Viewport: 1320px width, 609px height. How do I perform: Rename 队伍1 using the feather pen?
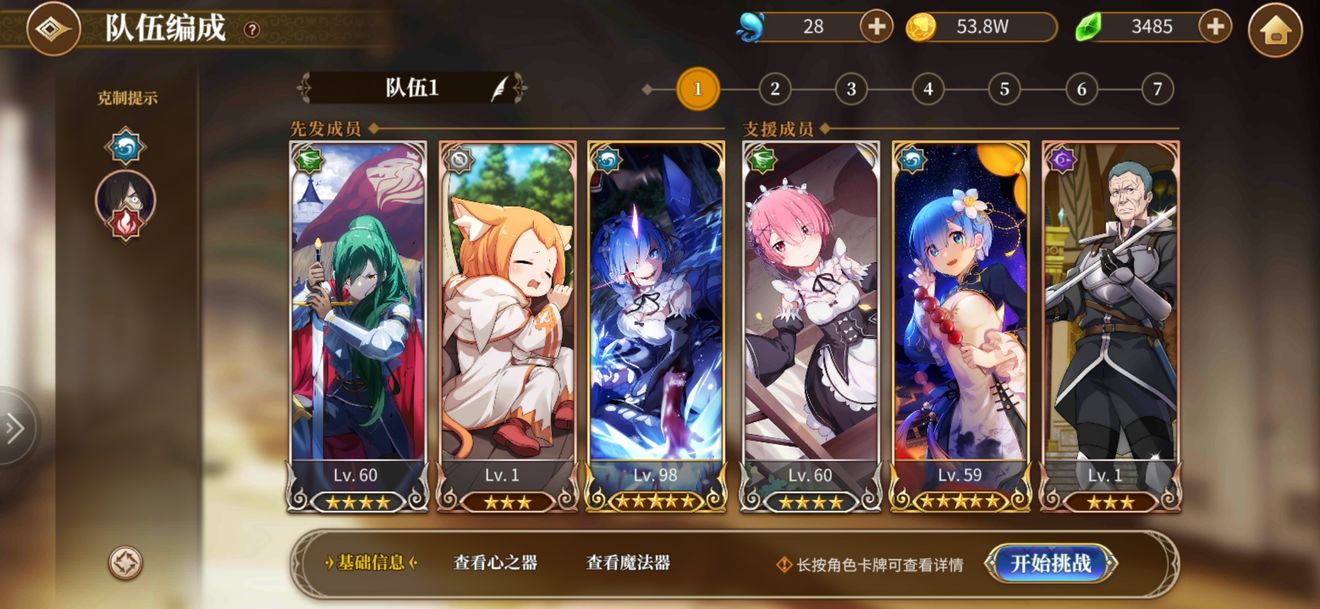[498, 88]
